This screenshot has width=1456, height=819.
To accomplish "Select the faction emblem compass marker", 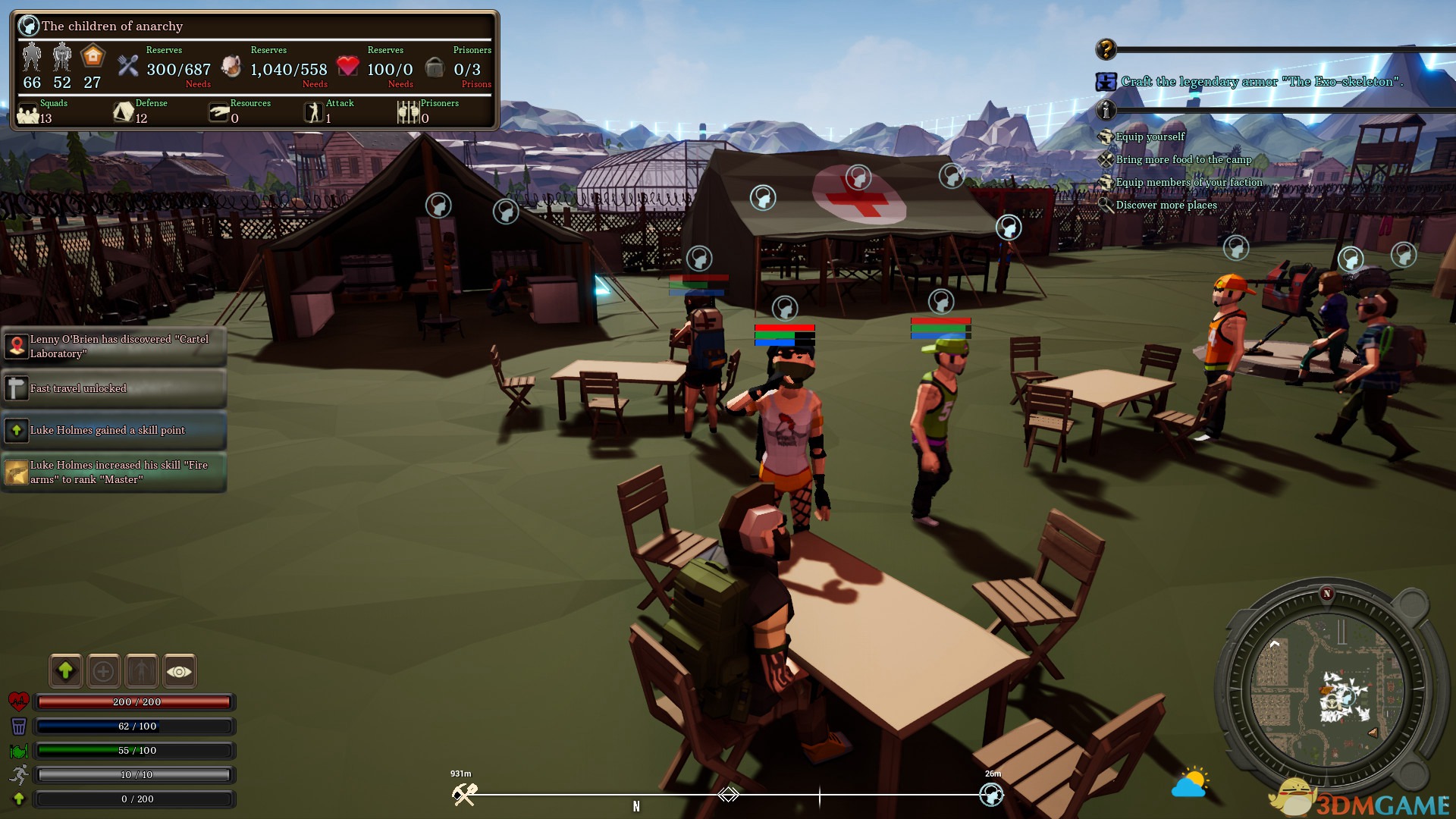I will (991, 794).
